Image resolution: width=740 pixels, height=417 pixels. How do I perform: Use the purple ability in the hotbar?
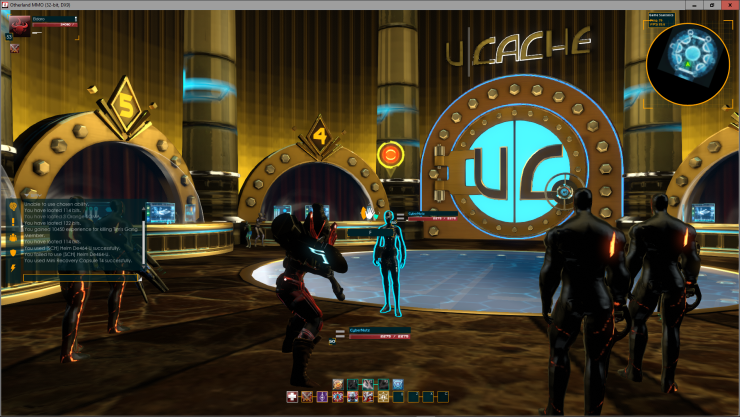click(322, 397)
